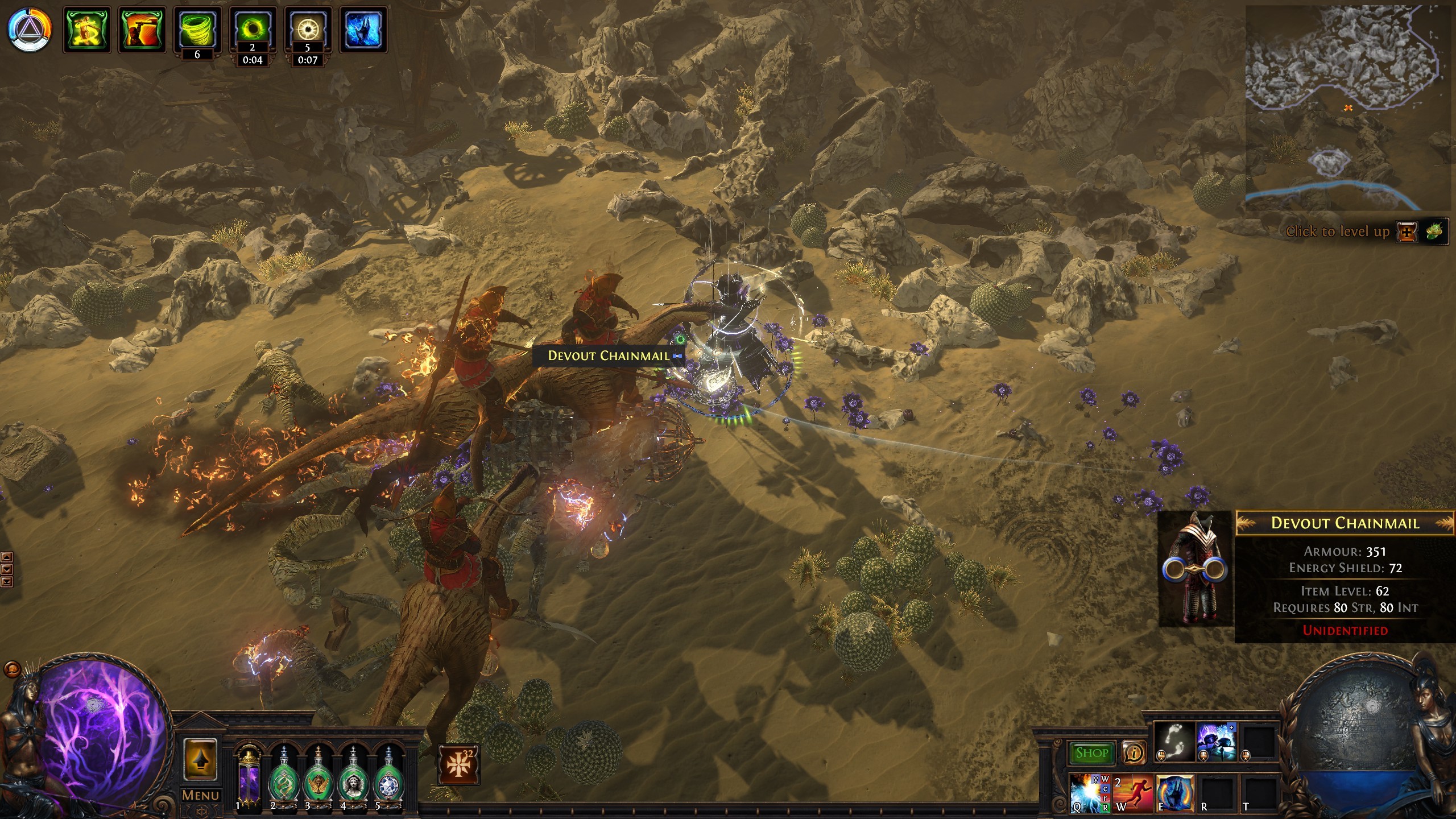
Task: Toggle the attach button under the footprints effect
Action: (x=1161, y=756)
